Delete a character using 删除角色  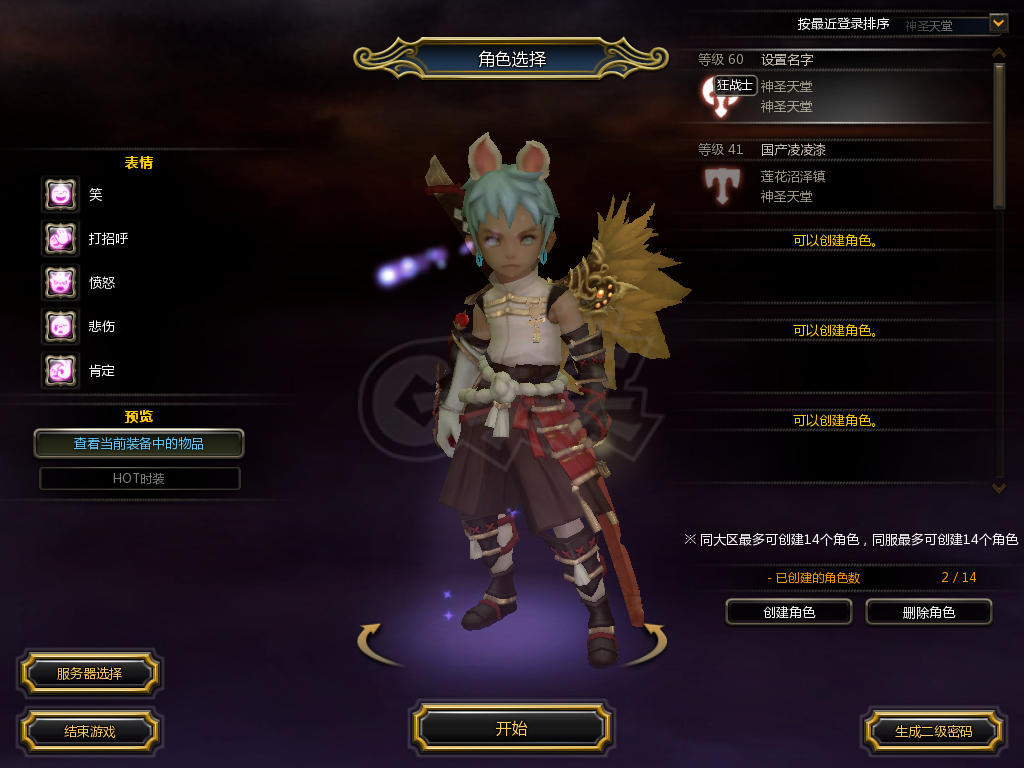tap(928, 612)
